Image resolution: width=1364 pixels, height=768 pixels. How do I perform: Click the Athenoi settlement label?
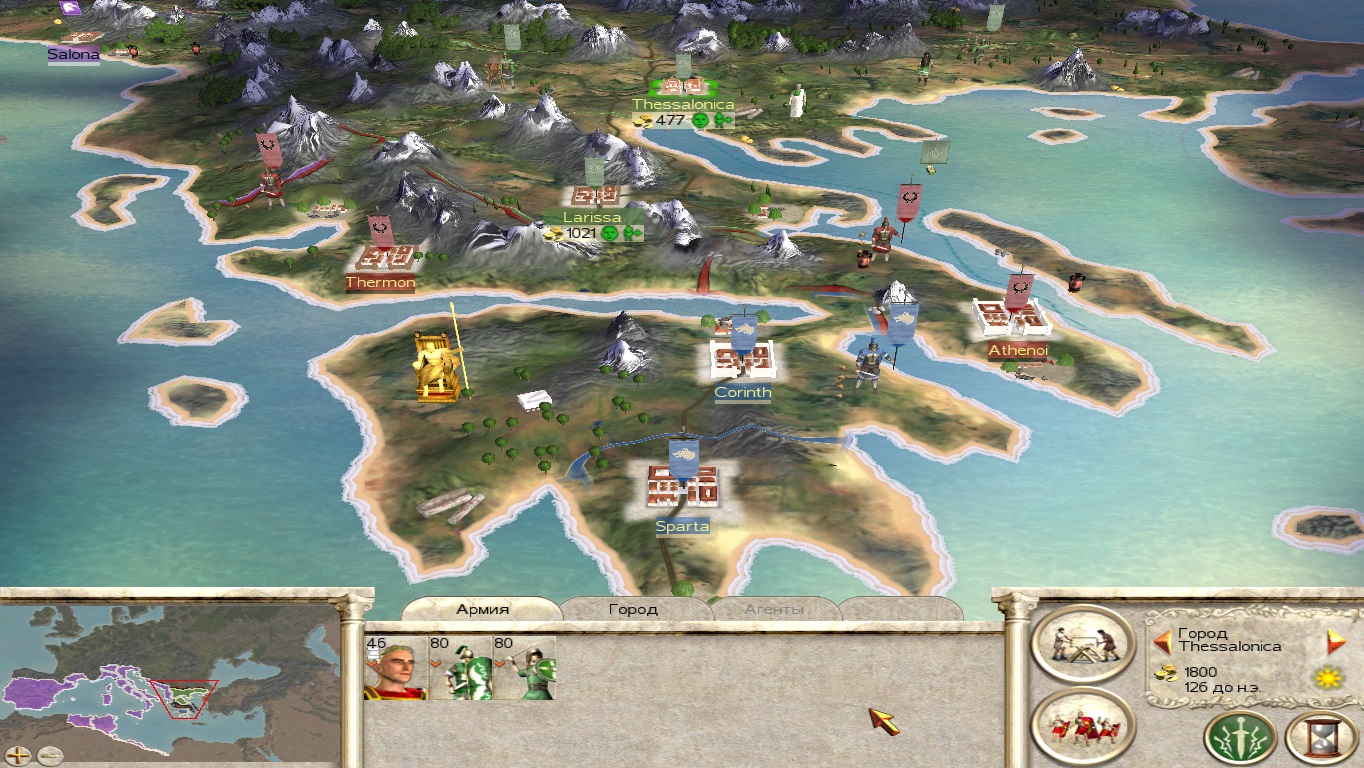click(1018, 350)
